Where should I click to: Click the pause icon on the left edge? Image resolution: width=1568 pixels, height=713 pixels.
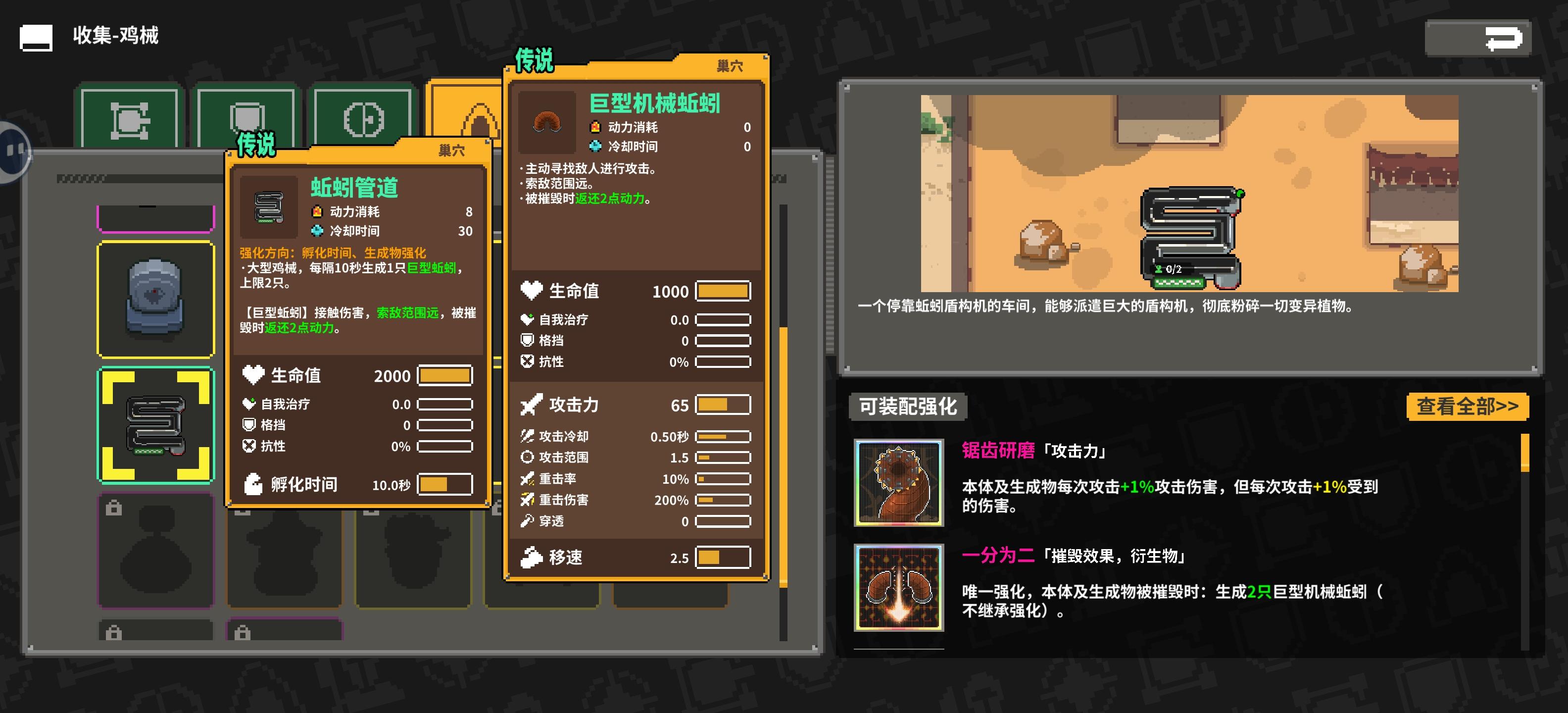coord(15,149)
